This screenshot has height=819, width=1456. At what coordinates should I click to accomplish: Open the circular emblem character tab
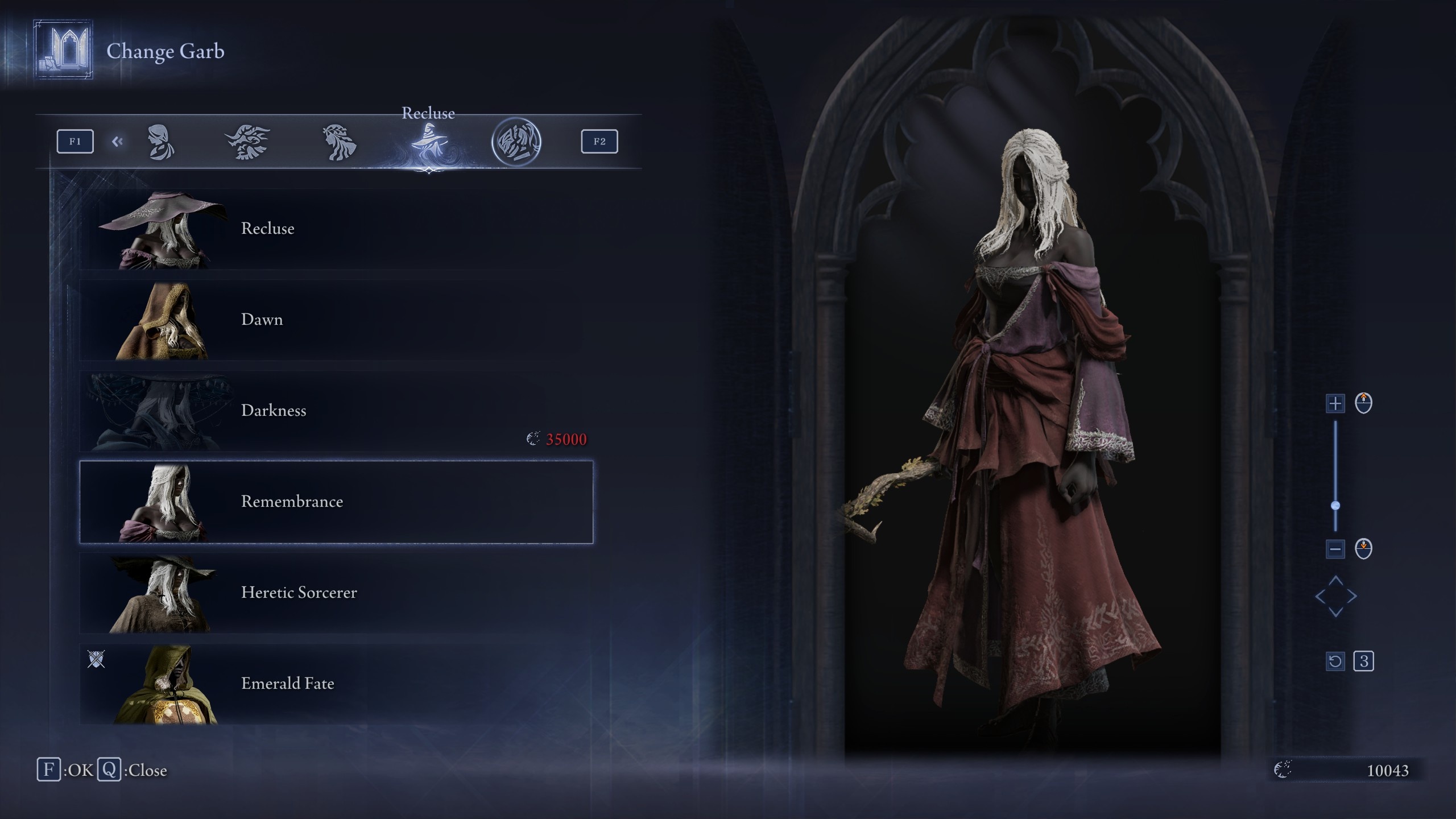tap(516, 142)
